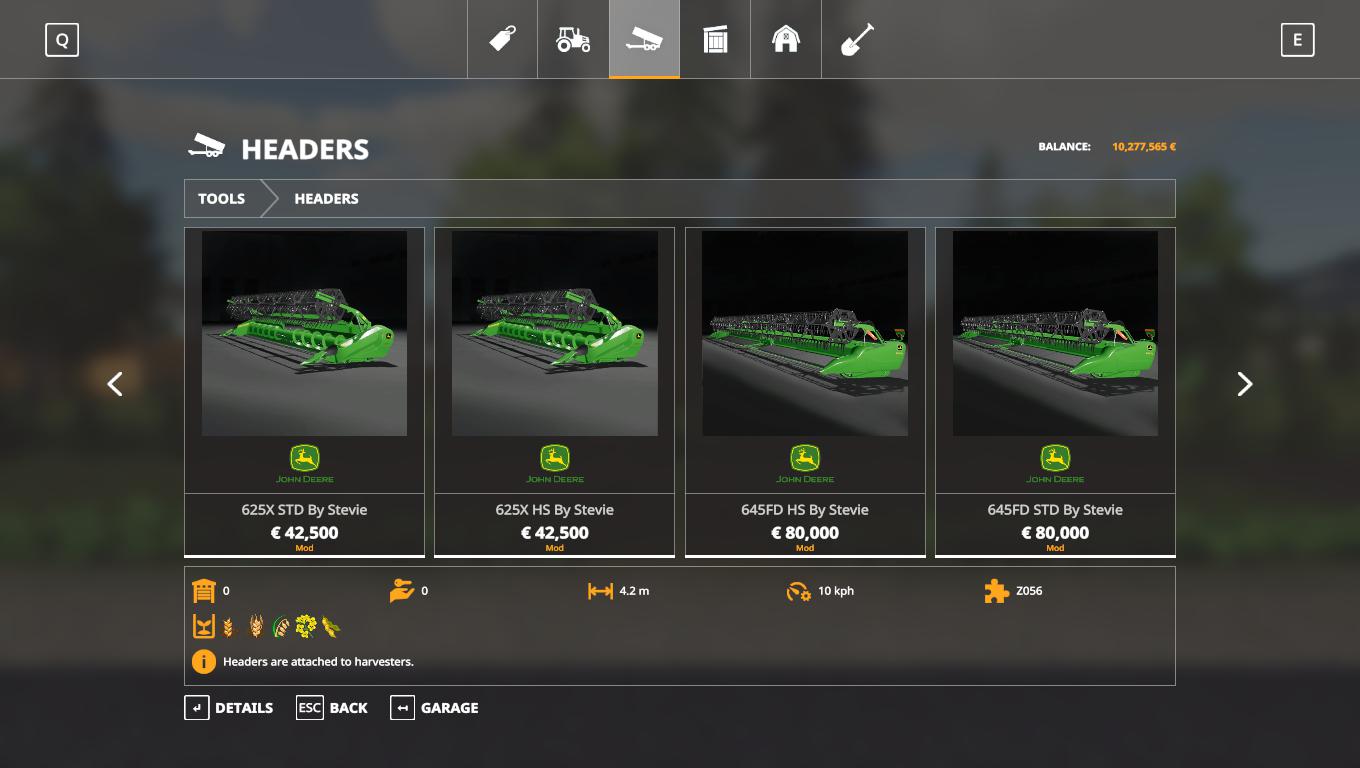This screenshot has width=1360, height=768.
Task: Select the trailer tools tab
Action: (x=644, y=39)
